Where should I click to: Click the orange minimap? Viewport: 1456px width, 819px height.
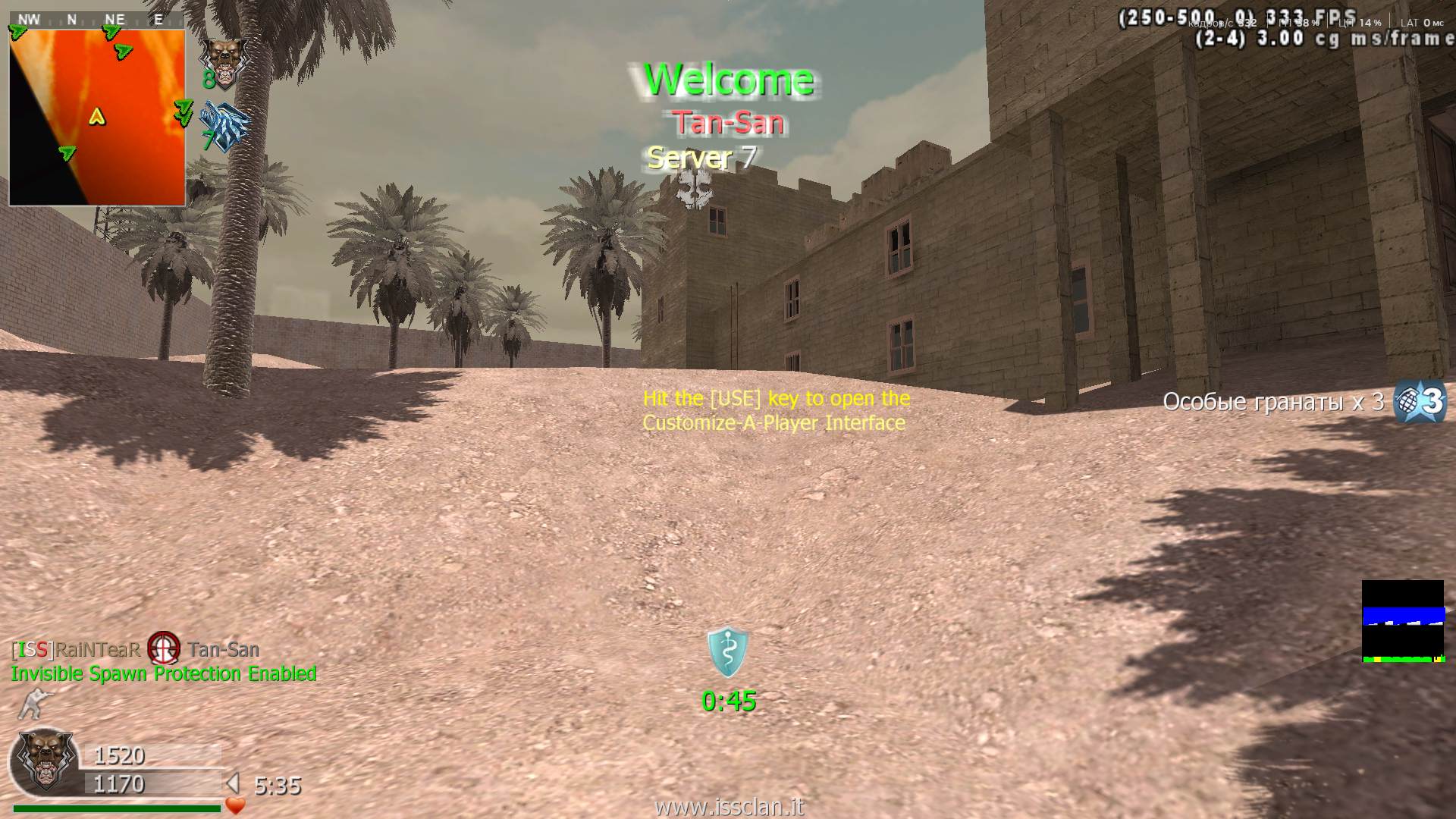coord(97,118)
